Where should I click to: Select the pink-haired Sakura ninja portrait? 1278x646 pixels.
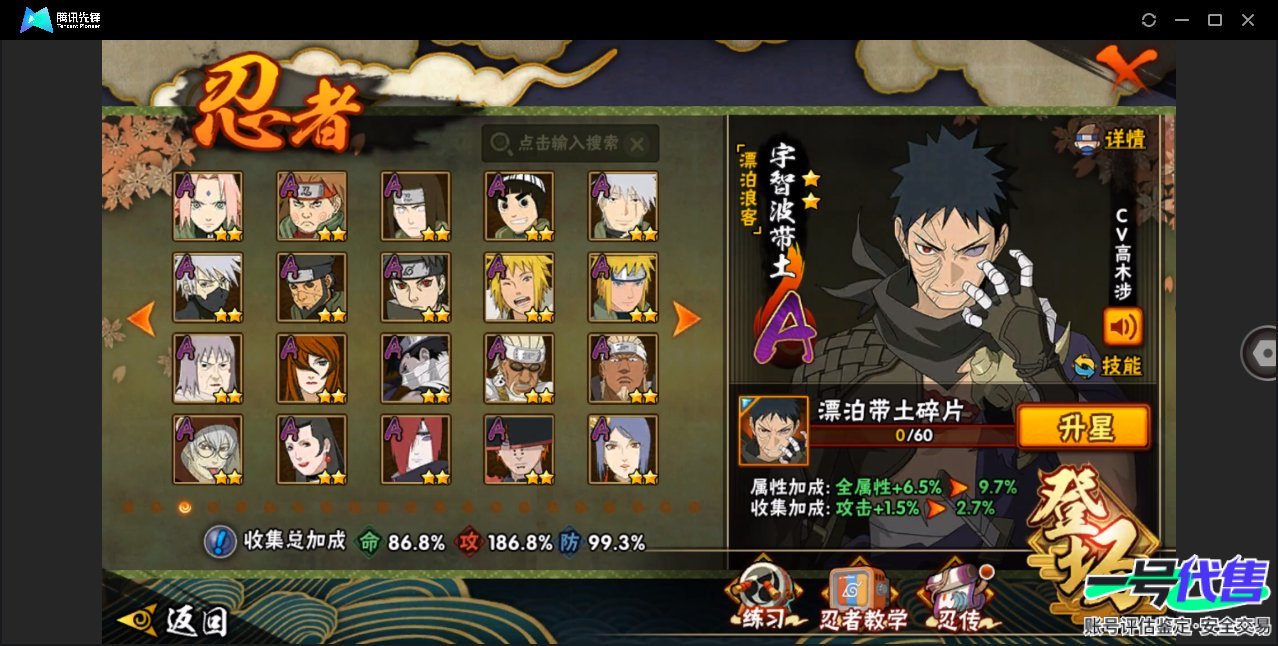[207, 206]
